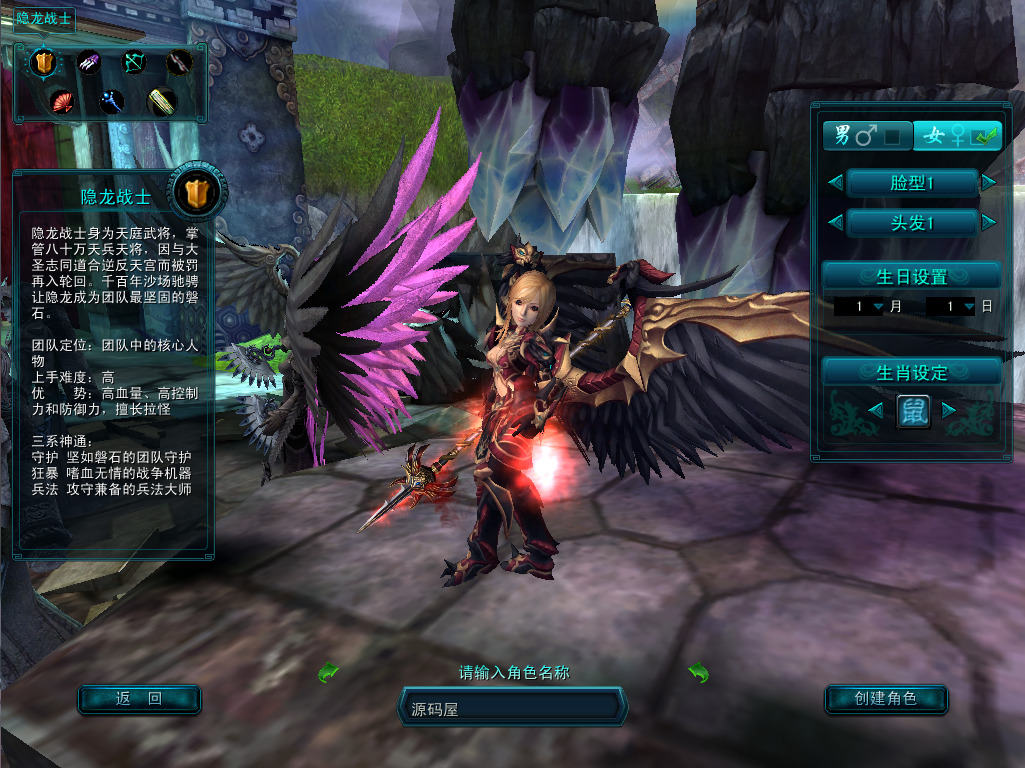
Task: Open the birthday month (月) dropdown
Action: click(878, 306)
